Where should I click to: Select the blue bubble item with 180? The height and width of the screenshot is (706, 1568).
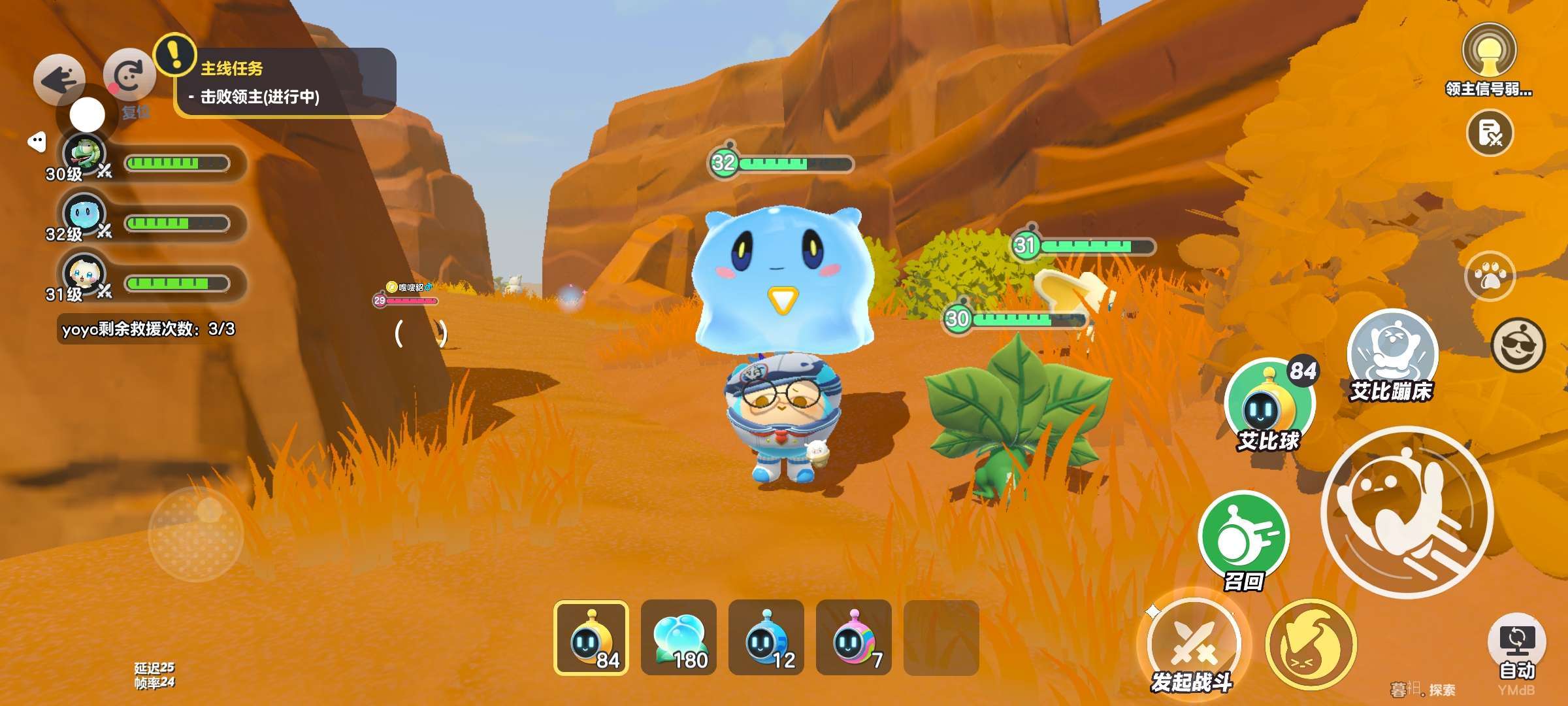pyautogui.click(x=679, y=637)
